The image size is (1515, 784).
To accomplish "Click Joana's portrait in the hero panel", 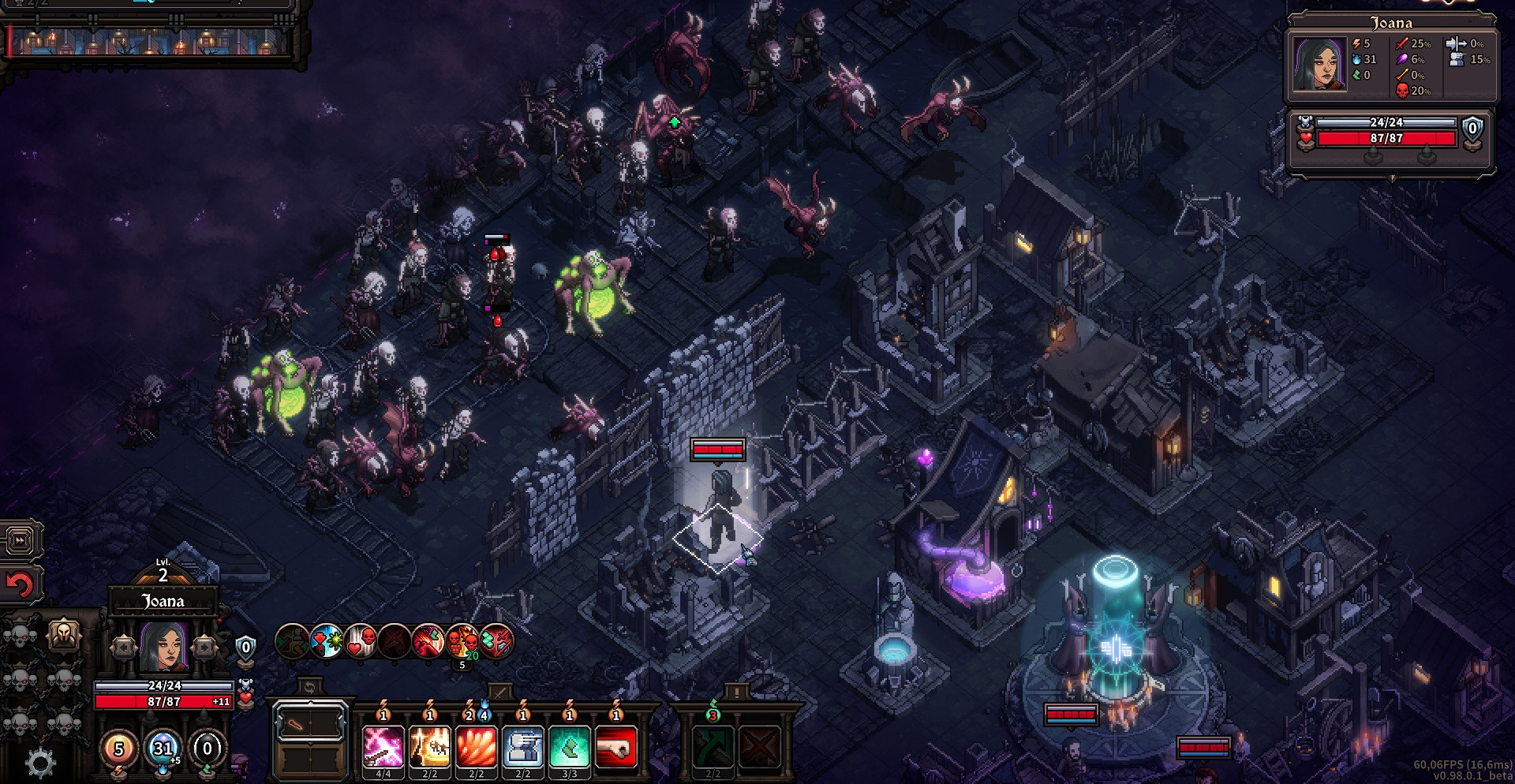I will point(163,646).
